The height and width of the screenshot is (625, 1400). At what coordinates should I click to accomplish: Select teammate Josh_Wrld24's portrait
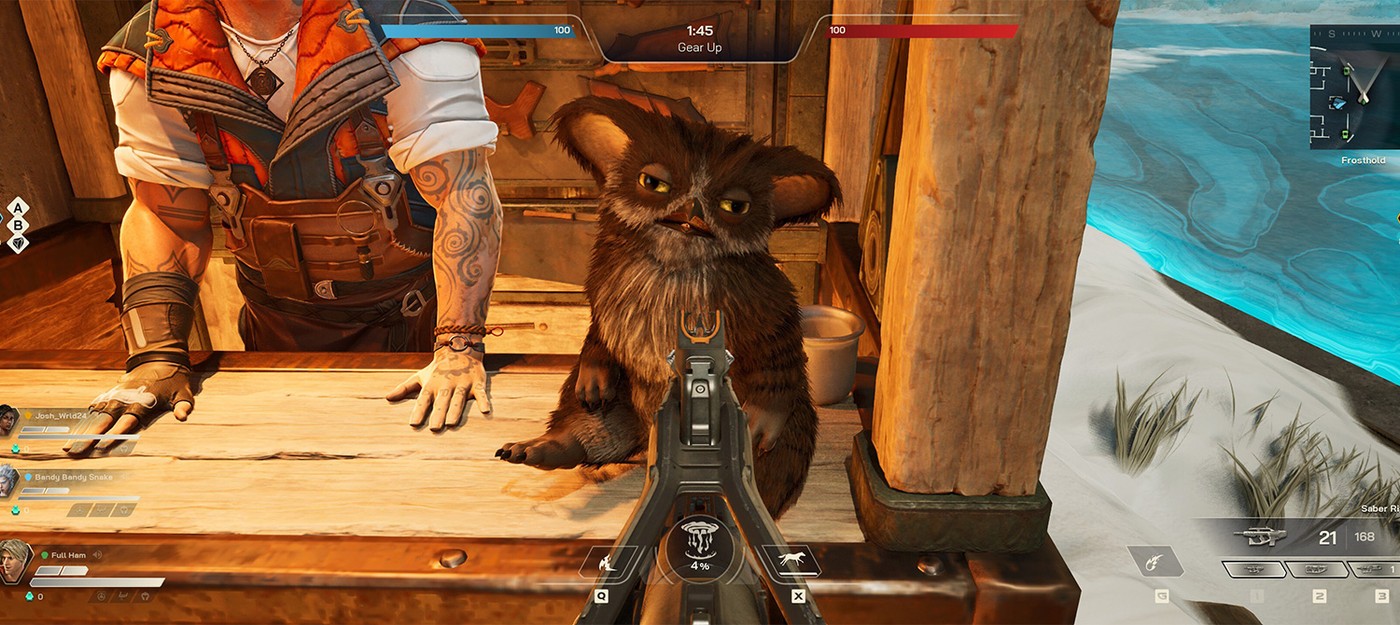[8, 420]
